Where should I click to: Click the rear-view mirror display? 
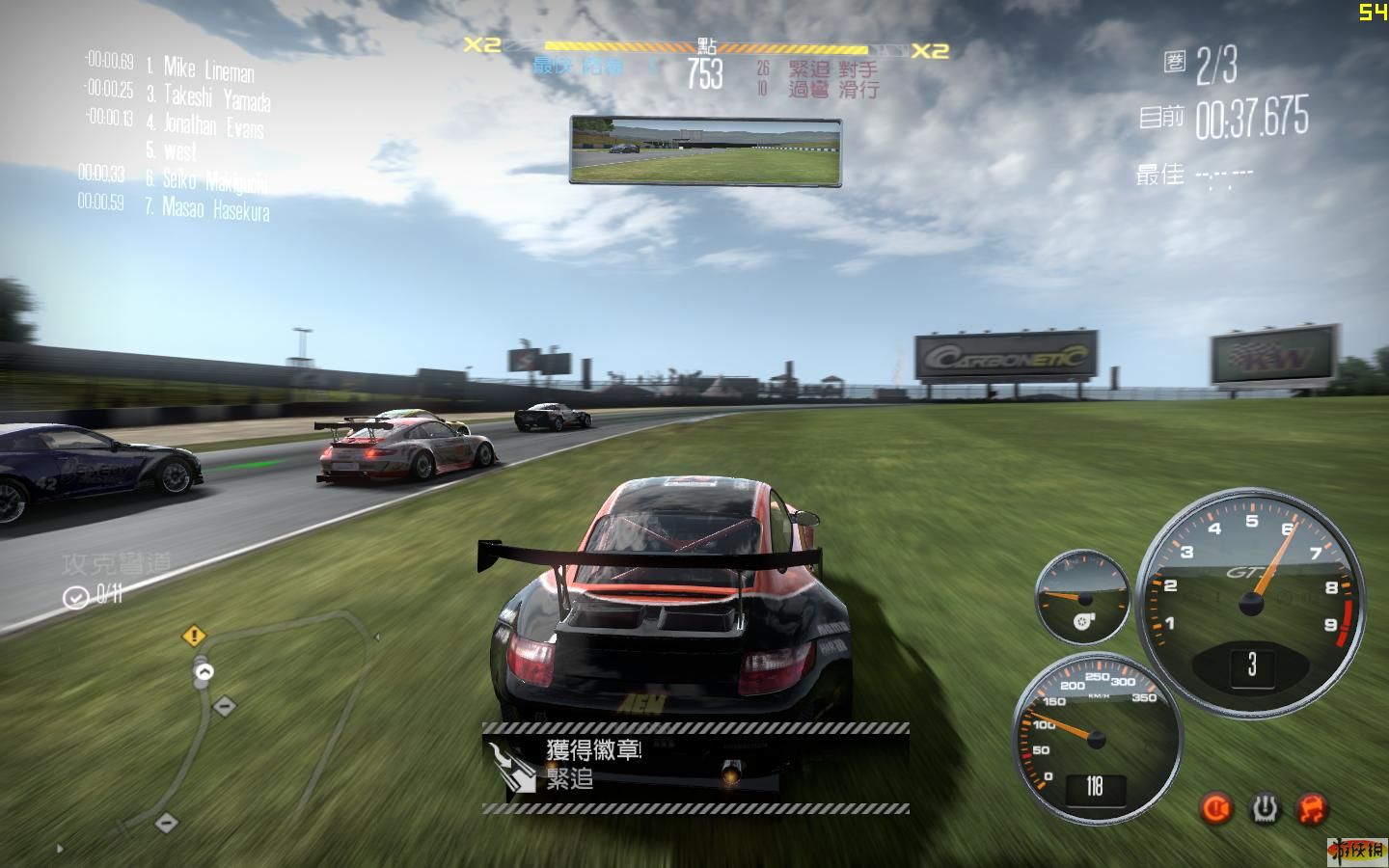(705, 150)
